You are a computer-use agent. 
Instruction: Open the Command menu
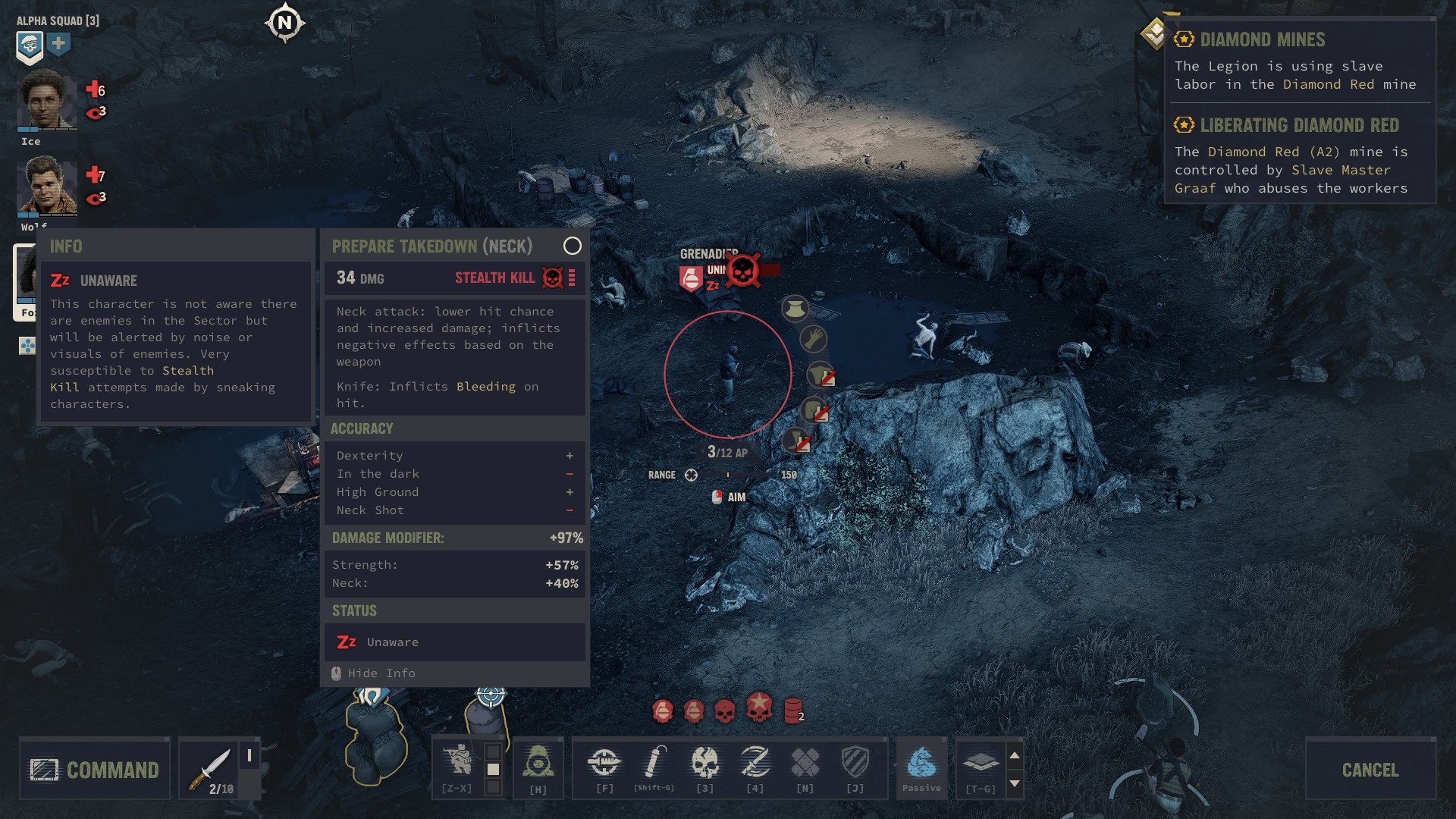coord(95,770)
